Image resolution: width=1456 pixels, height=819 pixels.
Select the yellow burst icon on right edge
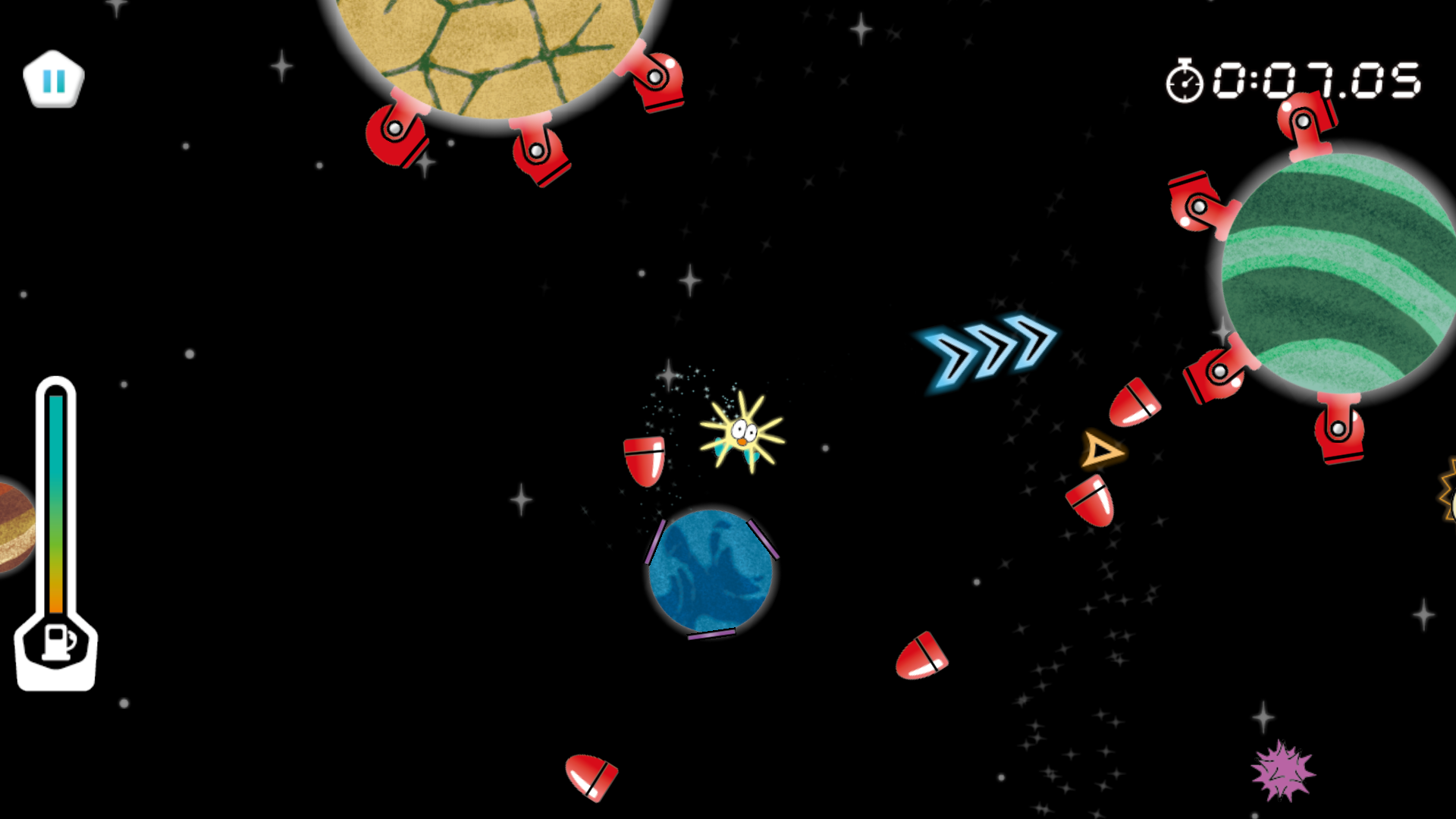click(x=1447, y=497)
